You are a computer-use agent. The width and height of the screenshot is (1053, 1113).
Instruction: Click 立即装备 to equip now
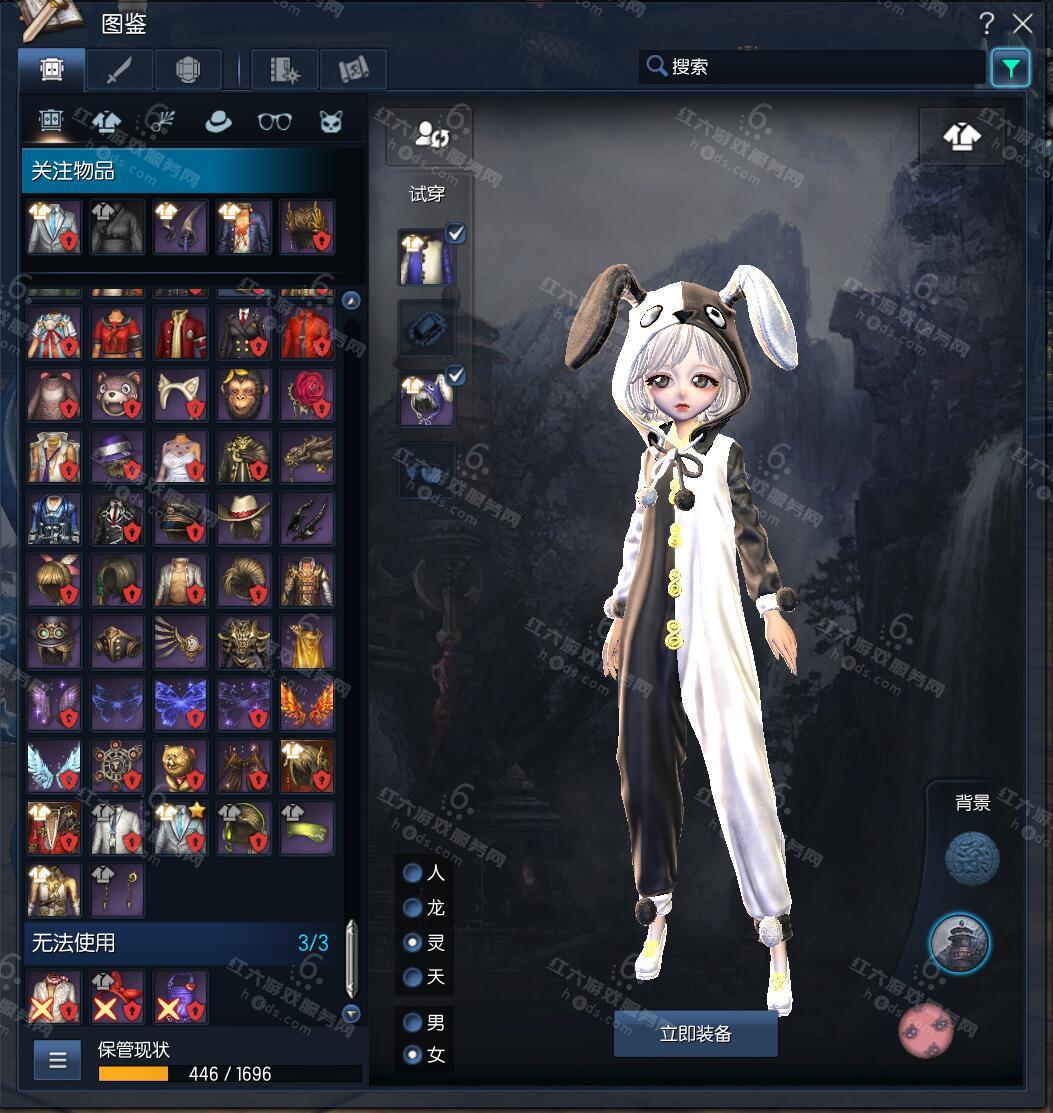coord(695,1034)
